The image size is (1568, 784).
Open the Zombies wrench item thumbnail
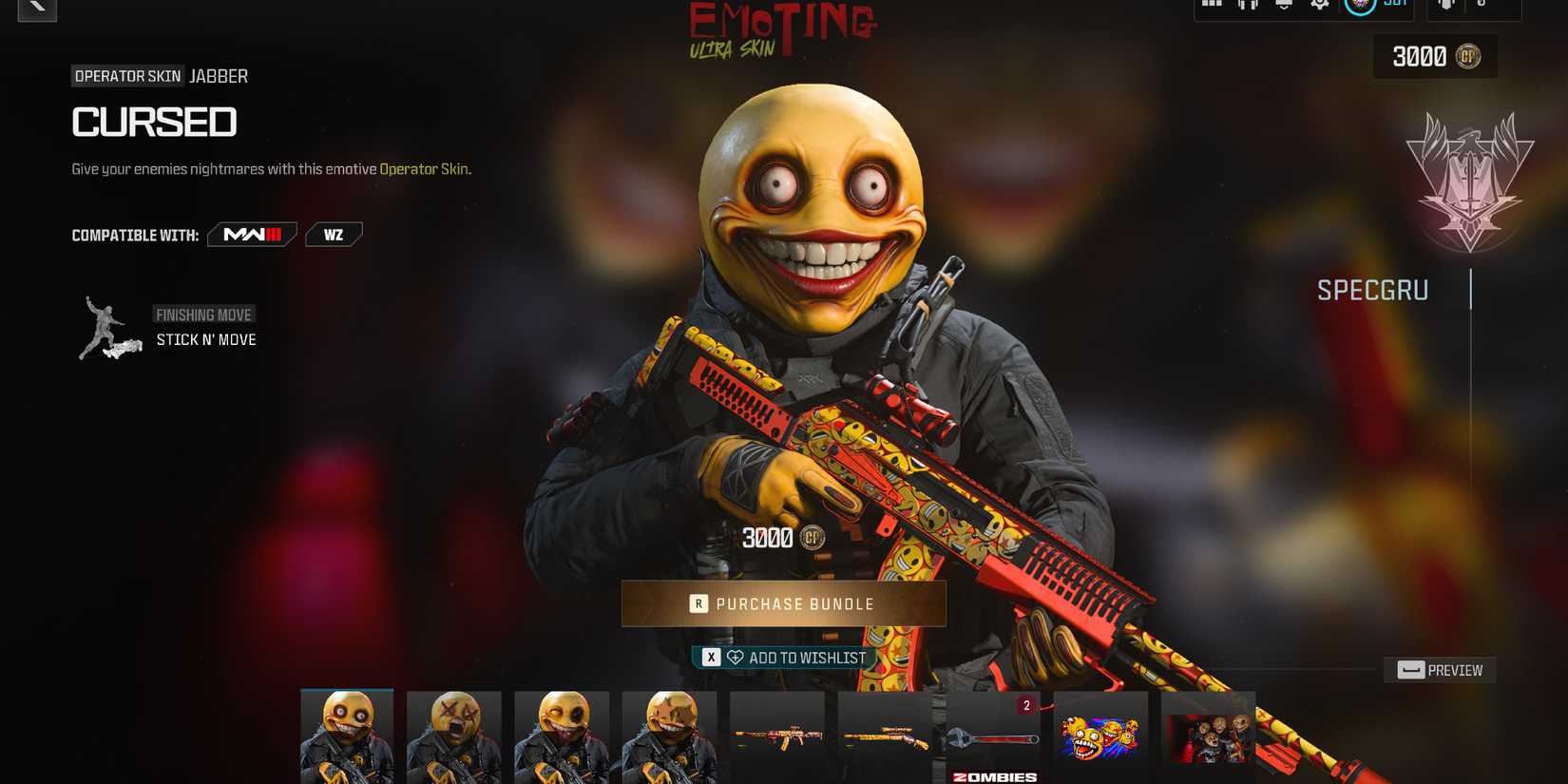[x=993, y=736]
